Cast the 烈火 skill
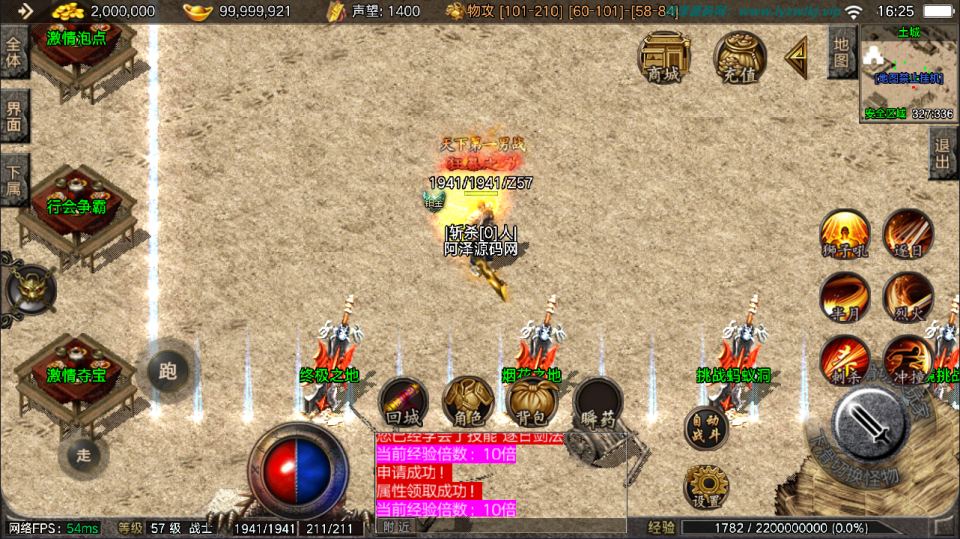The image size is (960, 539). (908, 297)
